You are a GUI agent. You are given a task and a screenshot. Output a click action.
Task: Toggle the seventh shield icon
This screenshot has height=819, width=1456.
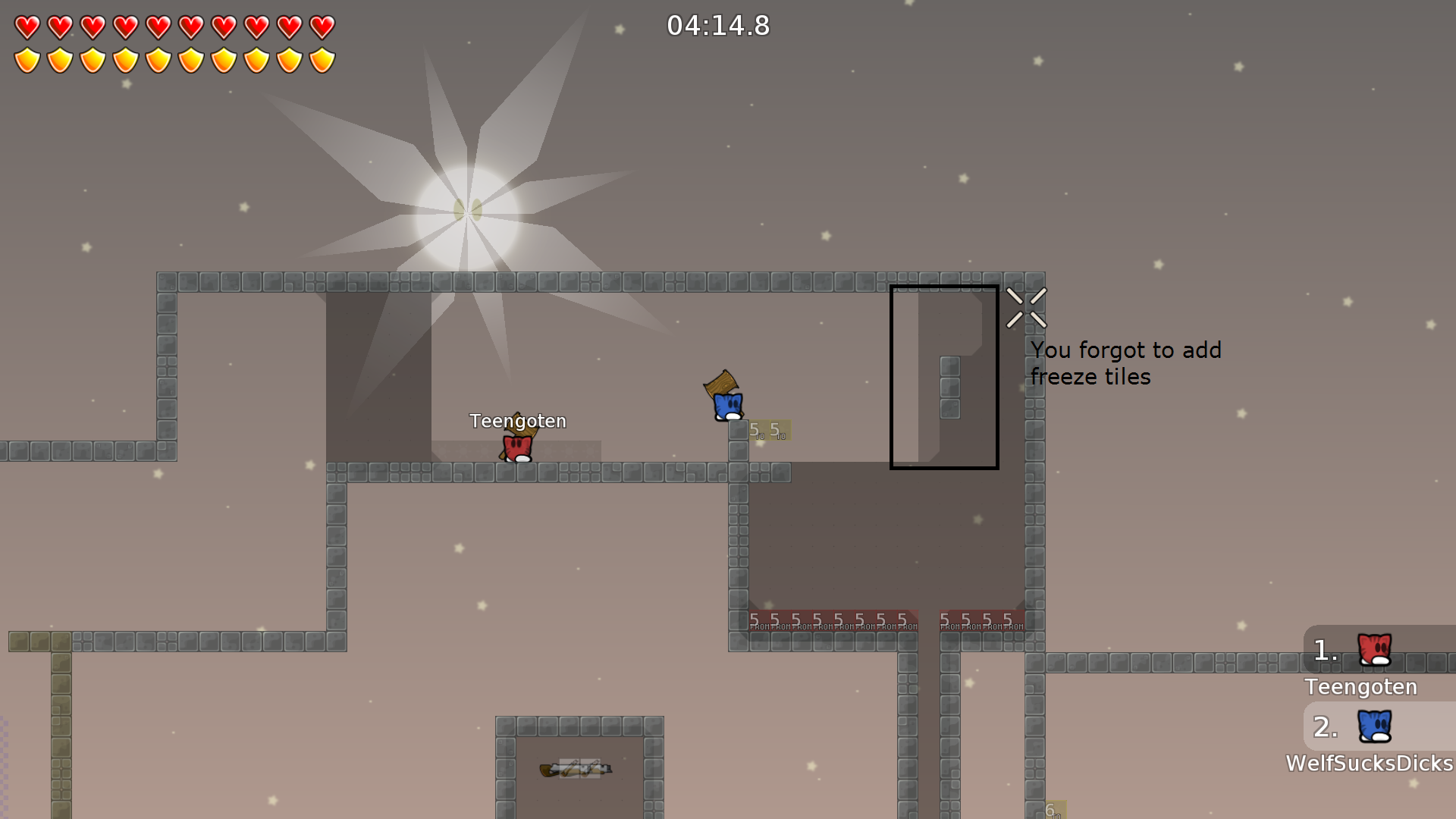coord(223,59)
